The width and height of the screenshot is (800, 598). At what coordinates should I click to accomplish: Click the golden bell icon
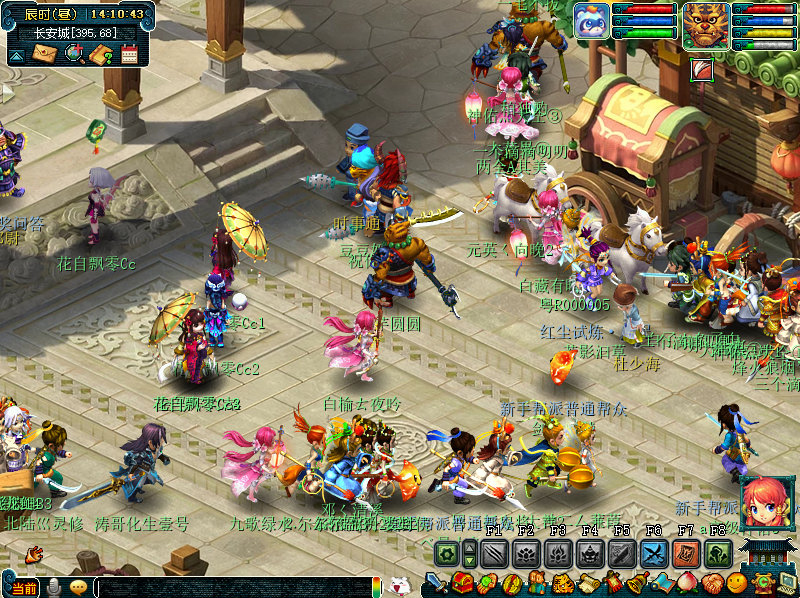pos(635,583)
